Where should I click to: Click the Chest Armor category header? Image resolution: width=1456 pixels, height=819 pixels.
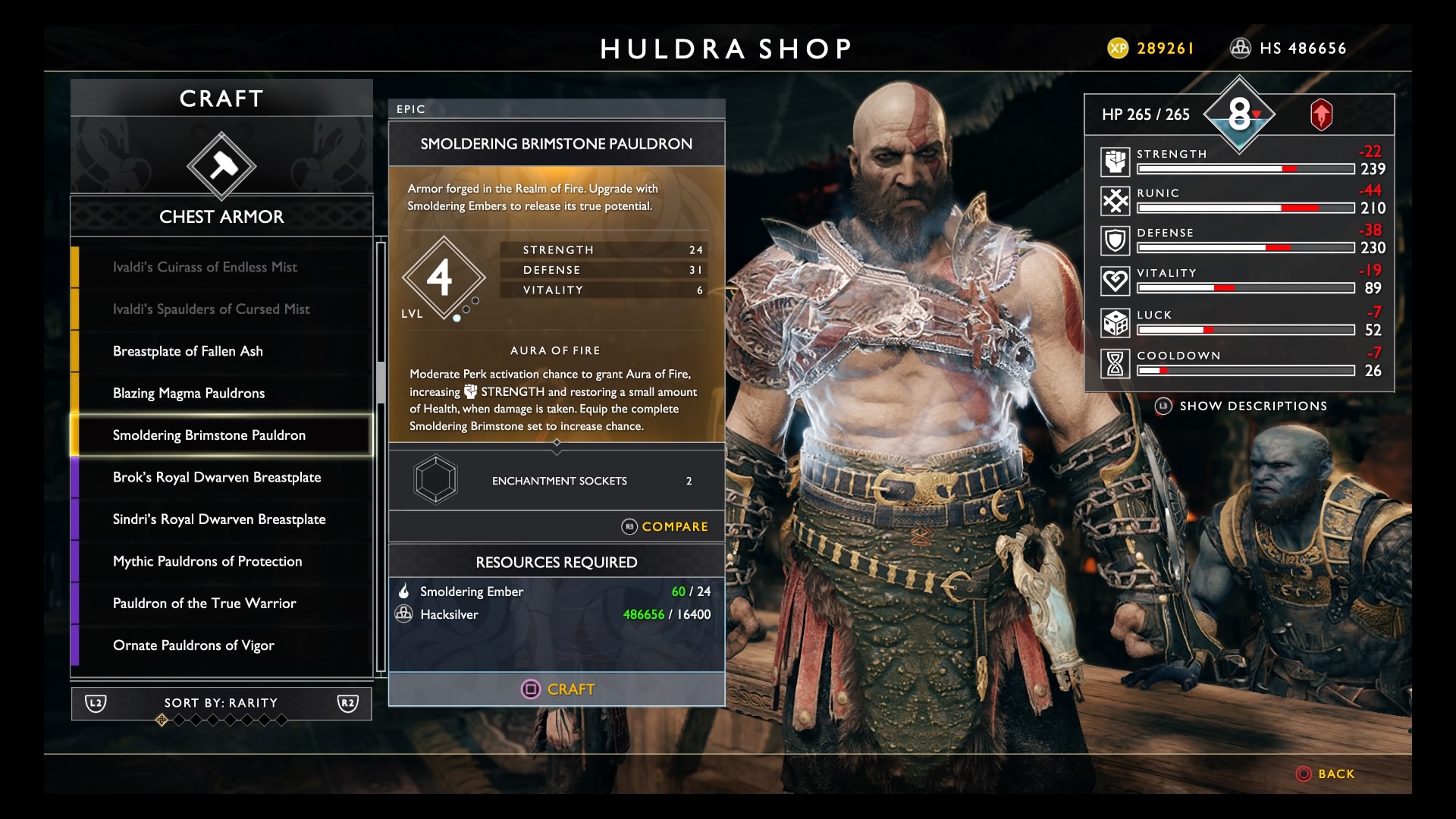pos(221,217)
